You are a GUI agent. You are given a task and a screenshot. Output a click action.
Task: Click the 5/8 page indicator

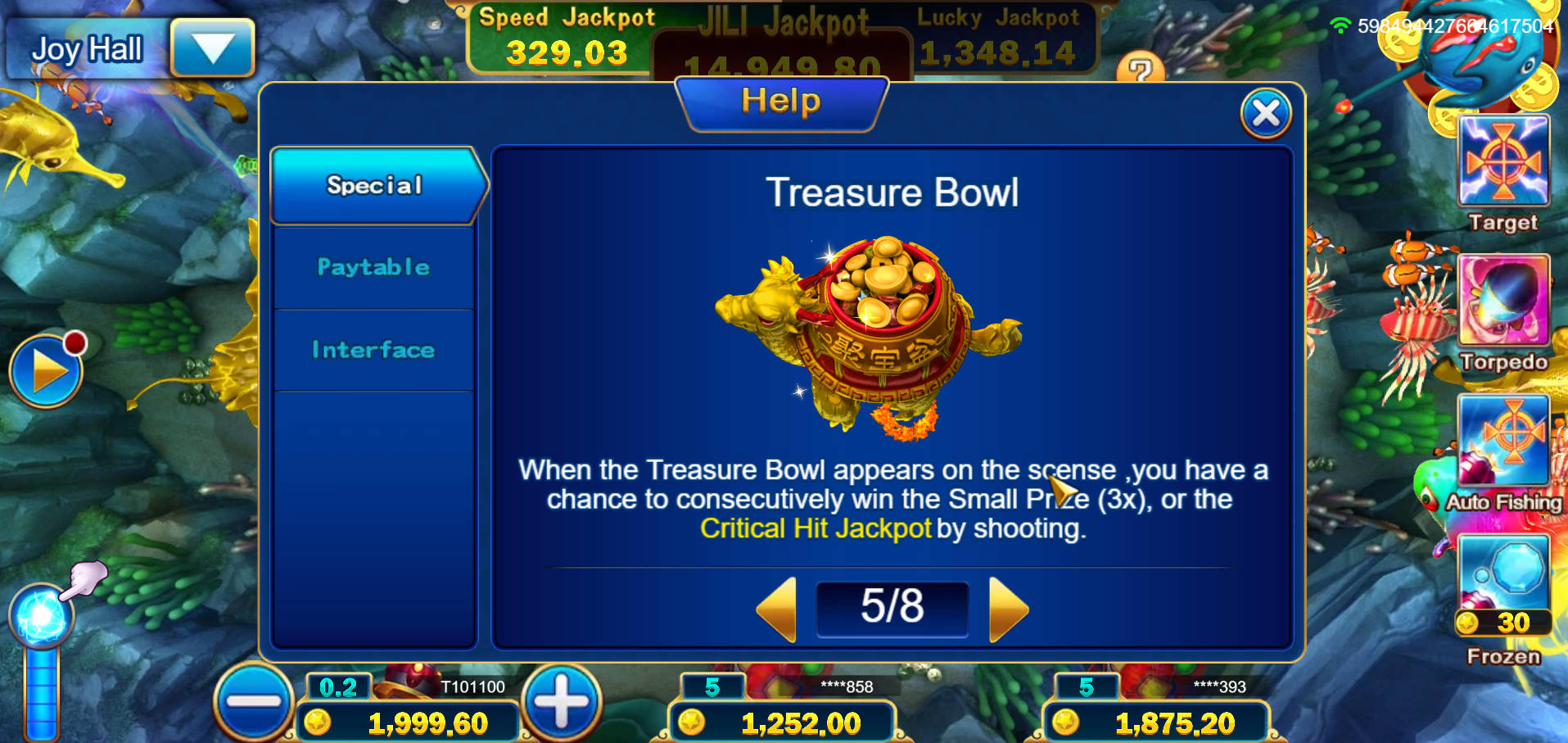coord(892,609)
